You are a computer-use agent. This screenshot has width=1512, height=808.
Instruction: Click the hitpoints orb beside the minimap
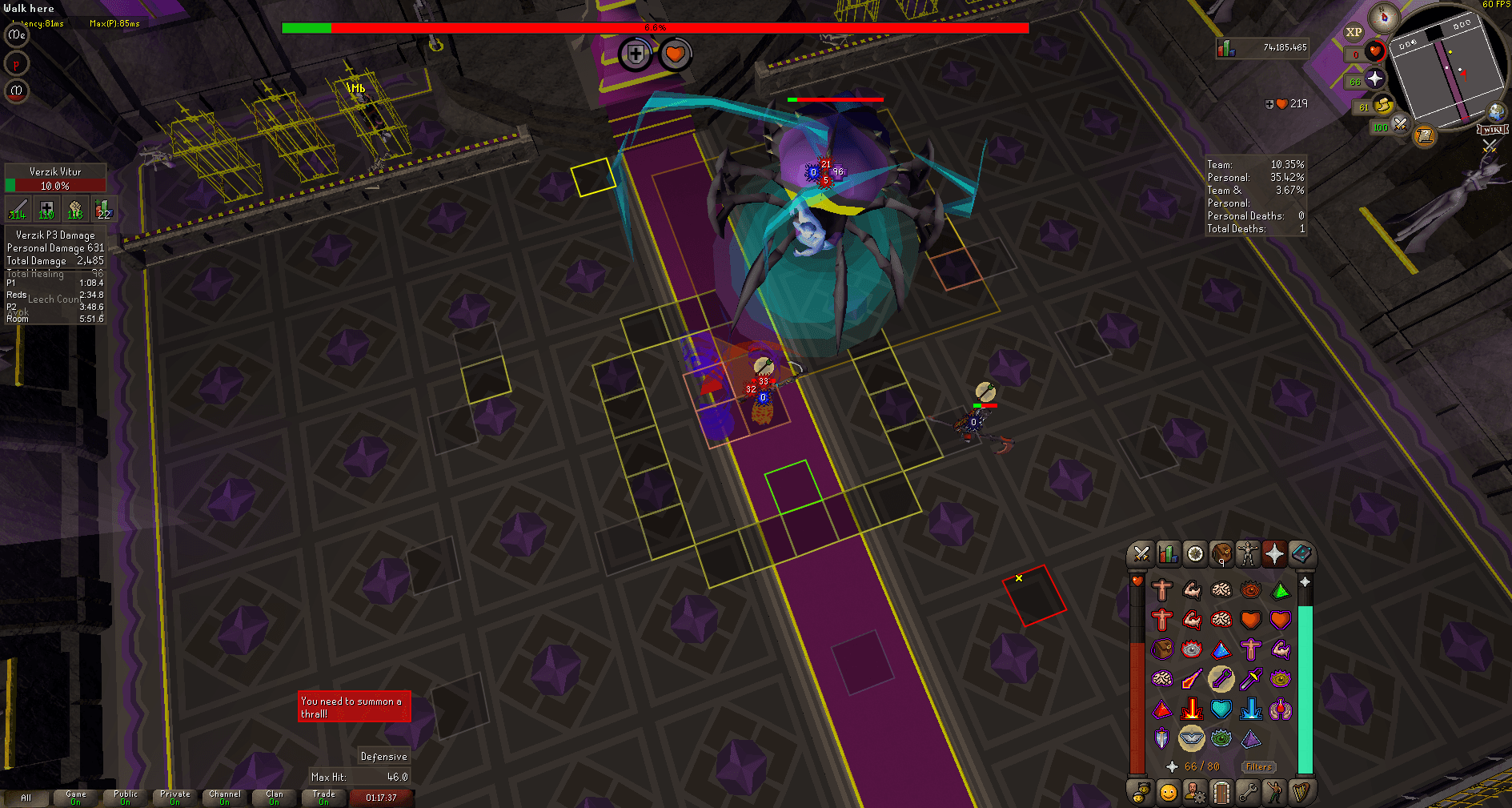(1375, 52)
